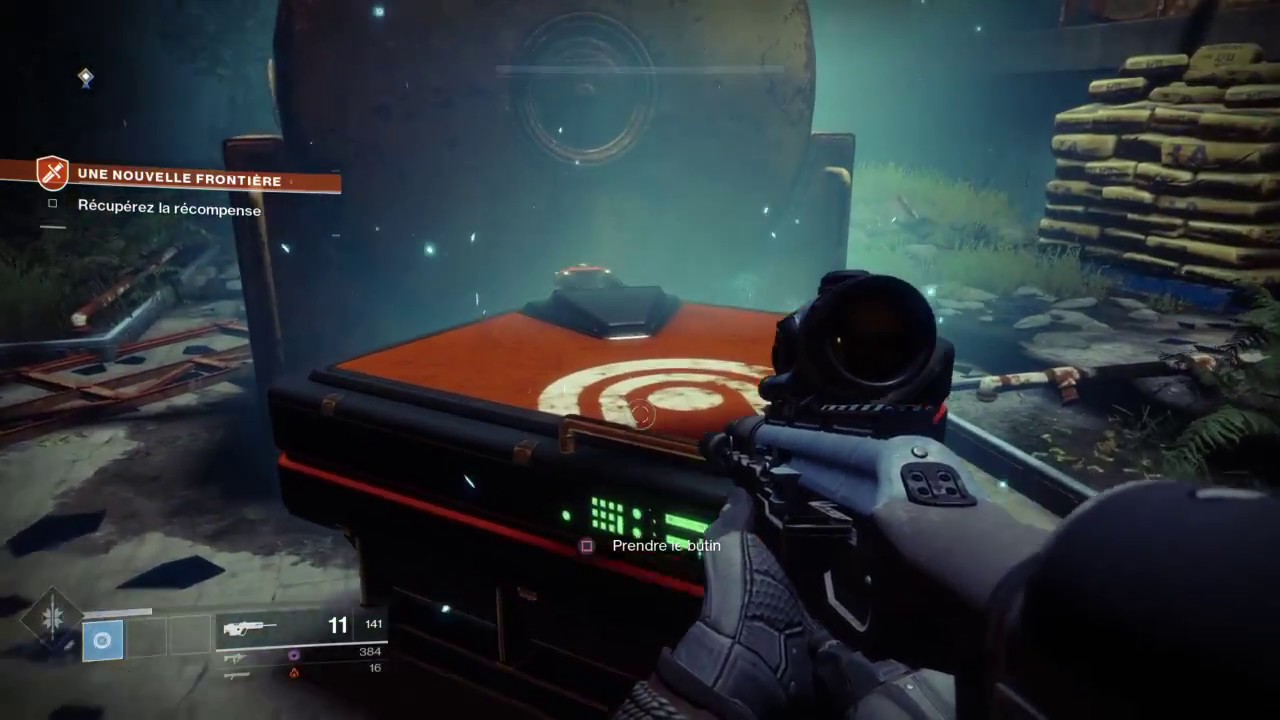Check the Récupérez la récompense objective checkbox
Screen dimensions: 1280x720
pyautogui.click(x=52, y=203)
